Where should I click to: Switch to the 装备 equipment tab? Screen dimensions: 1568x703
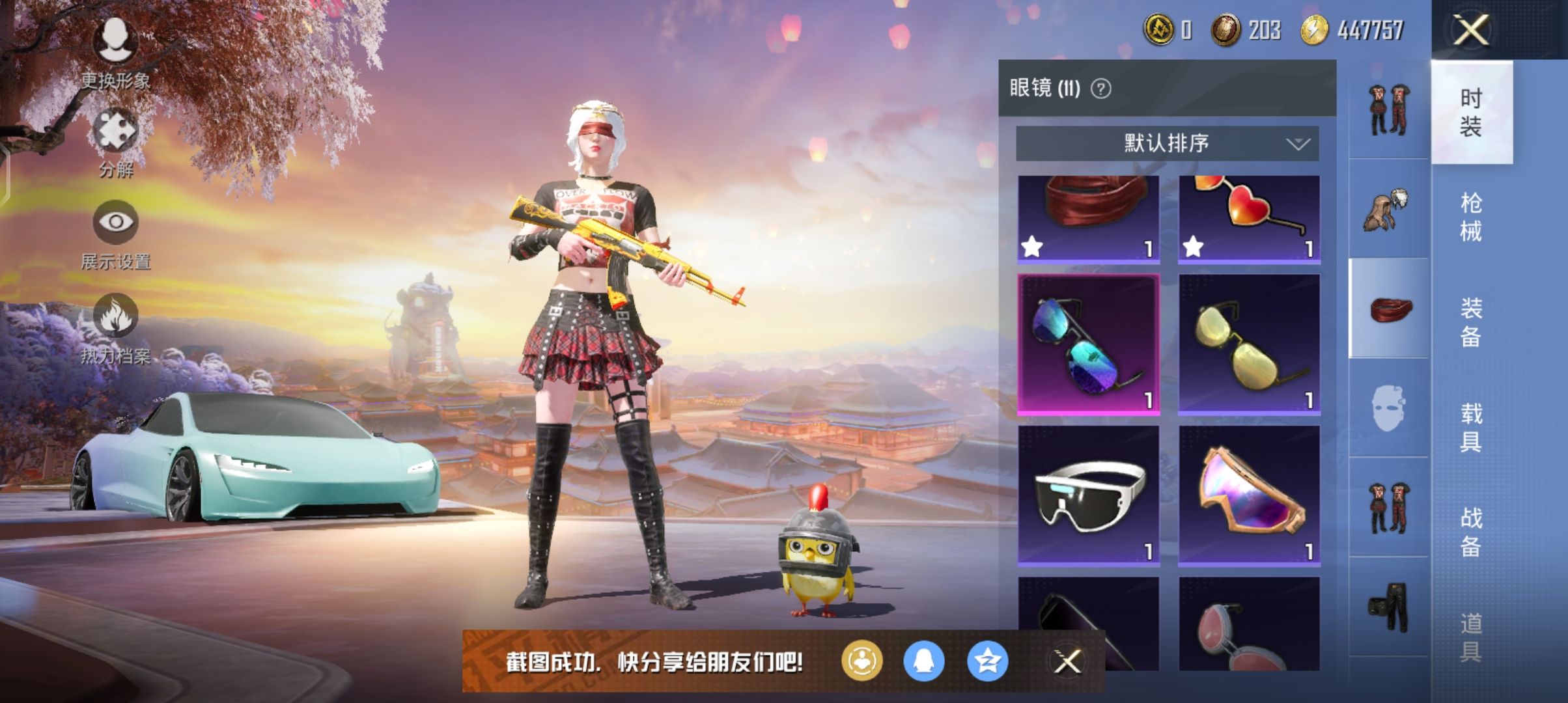[x=1471, y=322]
